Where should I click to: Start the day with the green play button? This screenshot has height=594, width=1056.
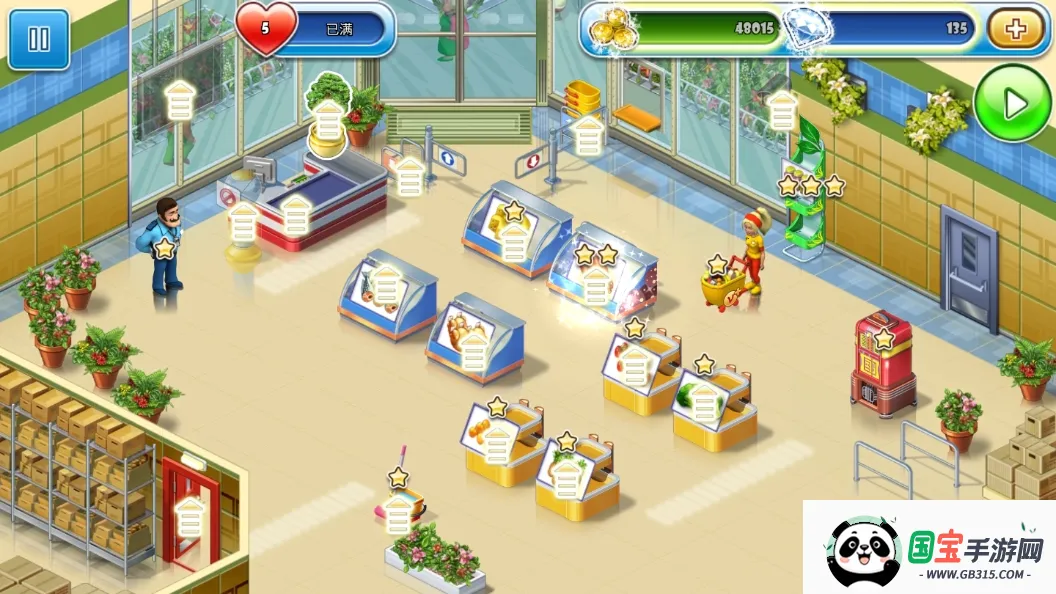[x=1013, y=103]
